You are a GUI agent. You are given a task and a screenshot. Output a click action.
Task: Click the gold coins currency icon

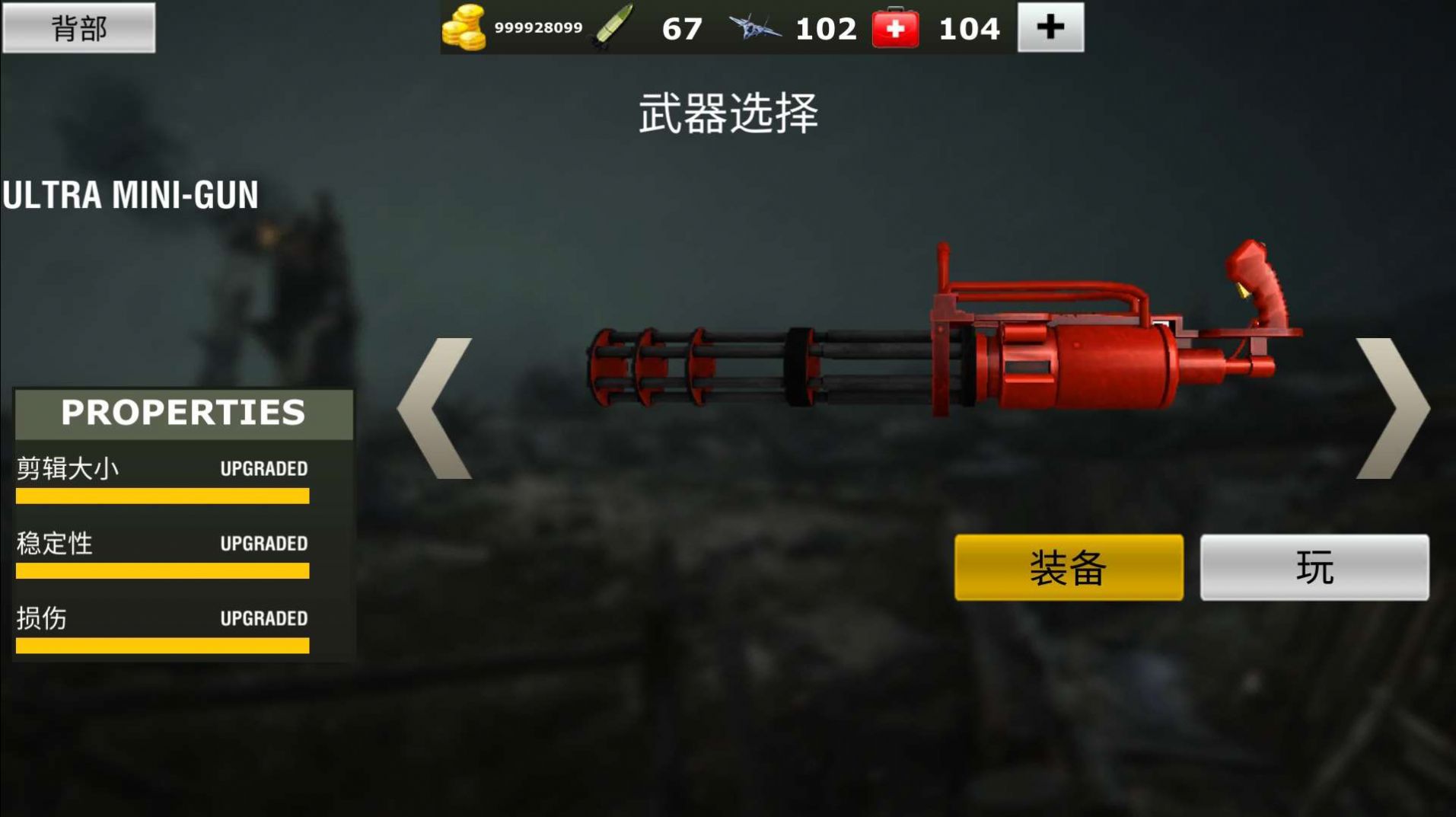coord(465,27)
